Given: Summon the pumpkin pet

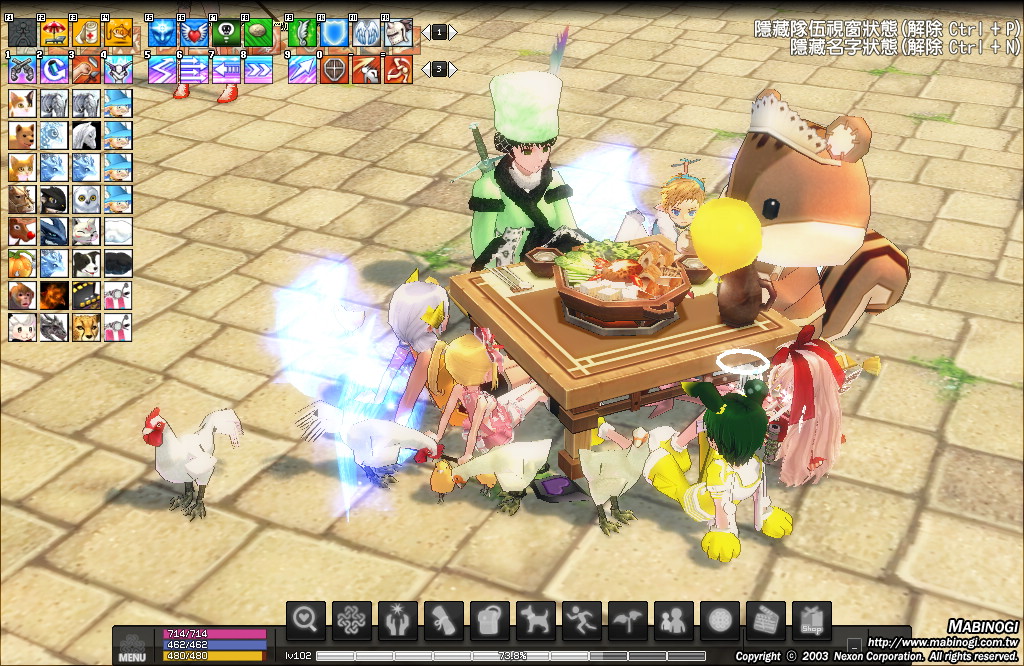Looking at the screenshot, I should [22, 263].
